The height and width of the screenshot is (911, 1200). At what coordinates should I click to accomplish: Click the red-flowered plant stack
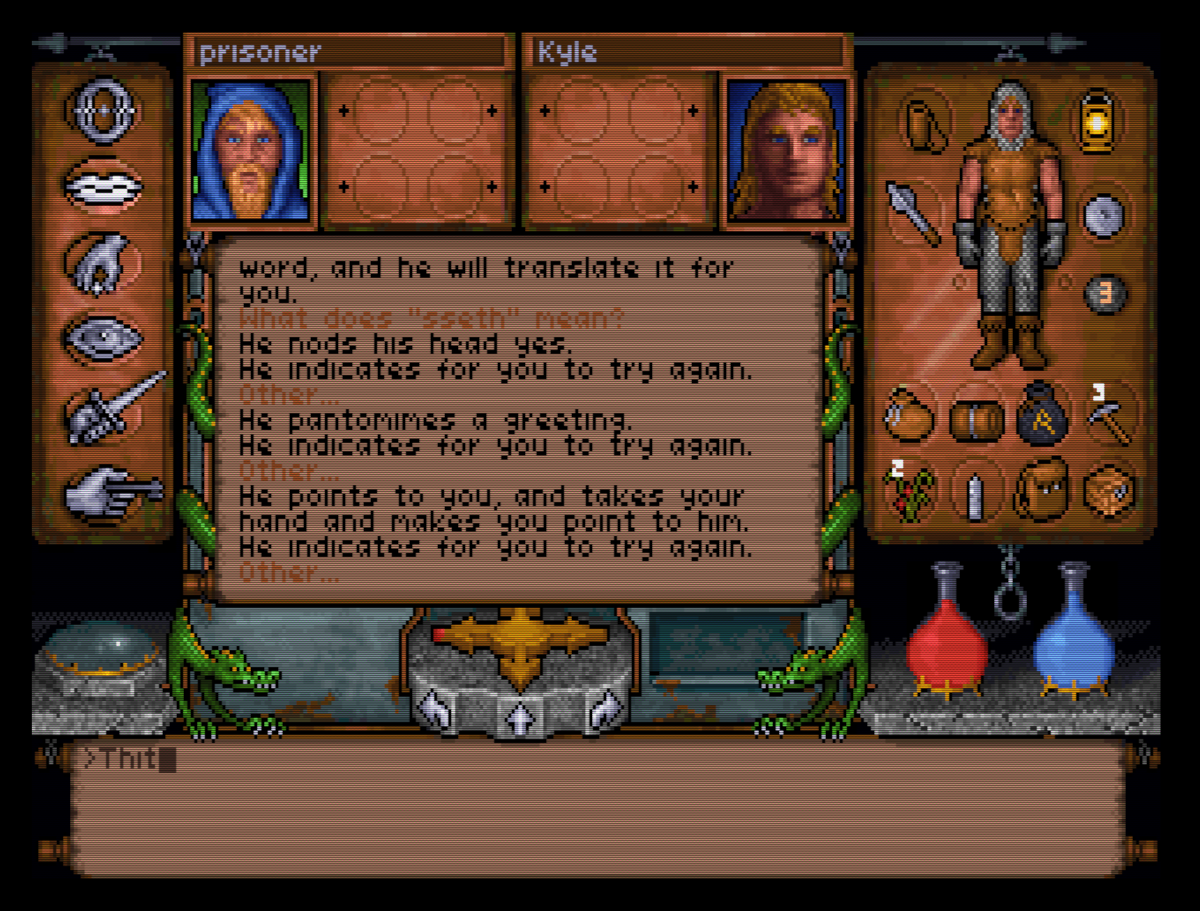[x=910, y=490]
